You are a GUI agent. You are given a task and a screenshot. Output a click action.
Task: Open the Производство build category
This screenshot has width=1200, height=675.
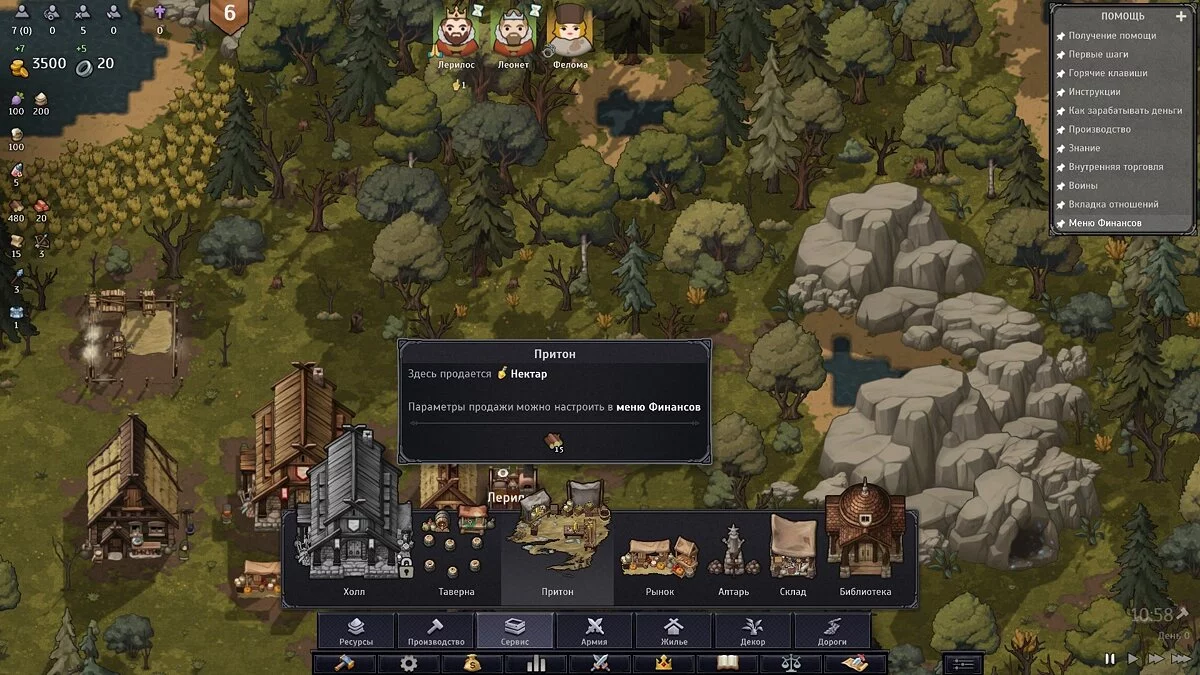[x=436, y=631]
